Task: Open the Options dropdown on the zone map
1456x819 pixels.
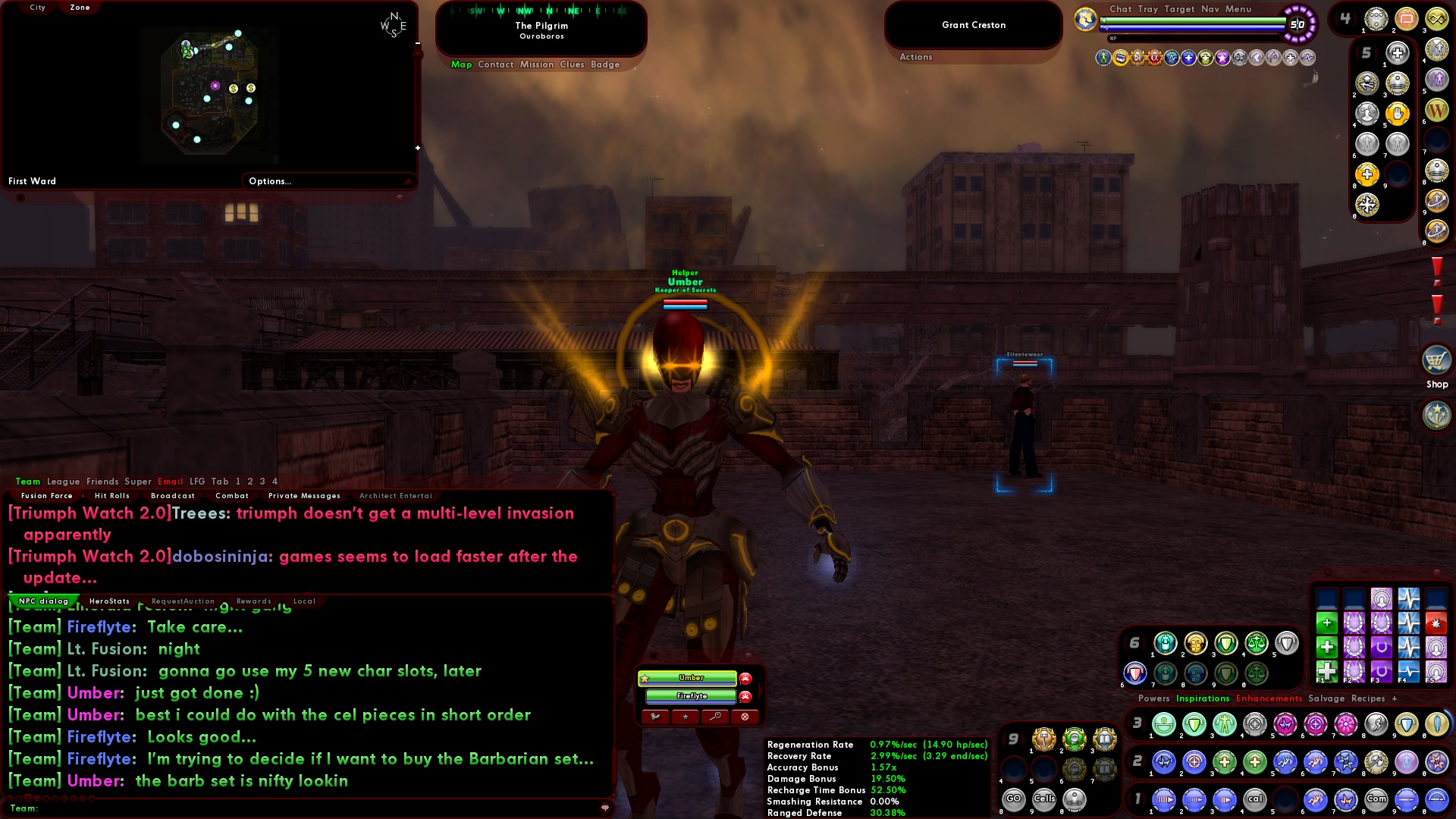Action: click(x=268, y=181)
